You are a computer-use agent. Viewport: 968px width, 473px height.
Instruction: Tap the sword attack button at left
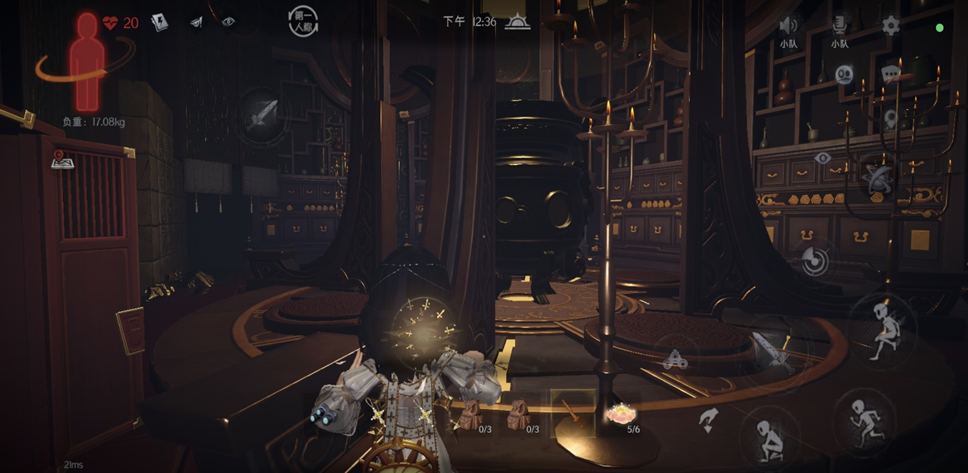(262, 116)
